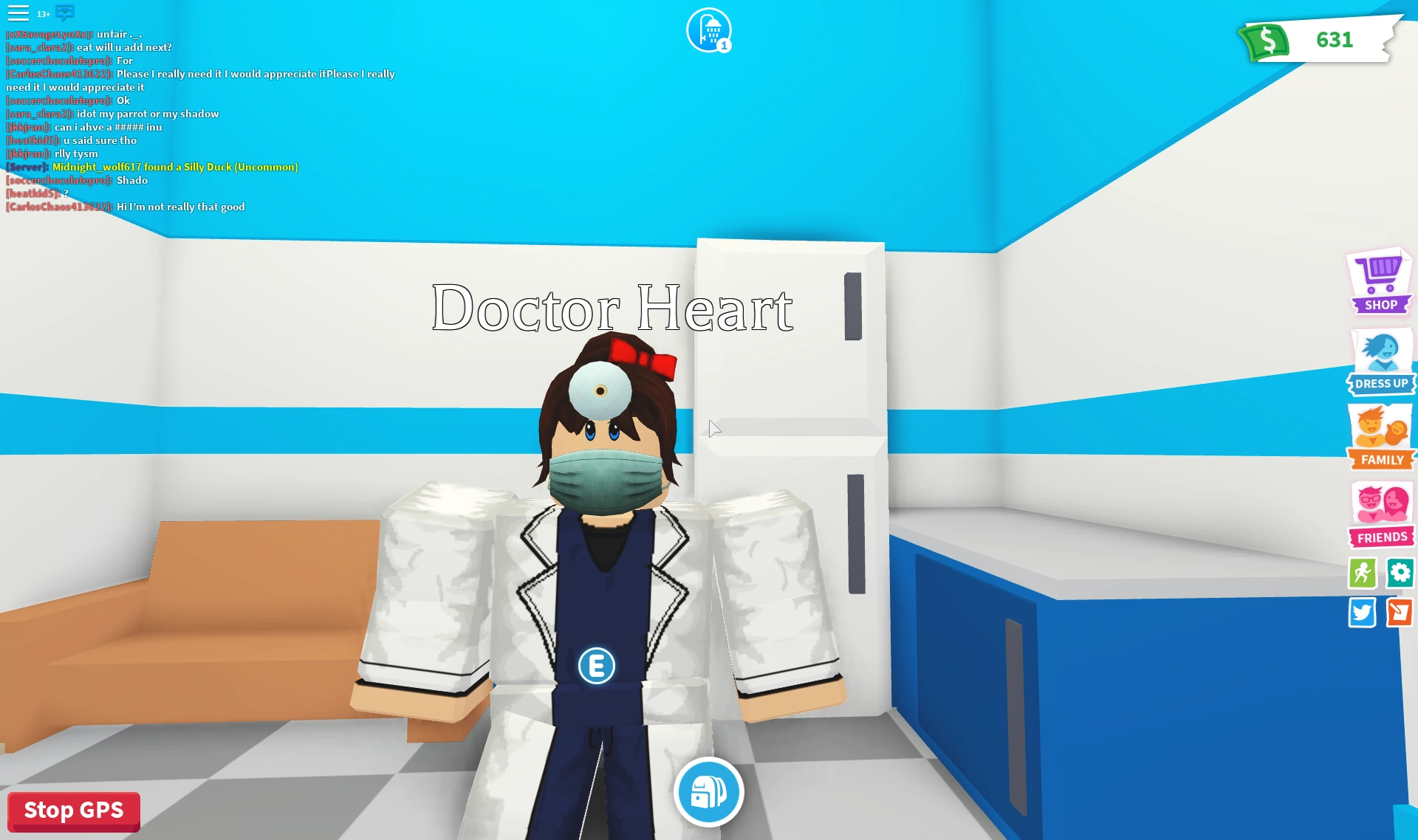The height and width of the screenshot is (840, 1418).
Task: Click the Doctor Heart nametag
Action: [x=612, y=306]
